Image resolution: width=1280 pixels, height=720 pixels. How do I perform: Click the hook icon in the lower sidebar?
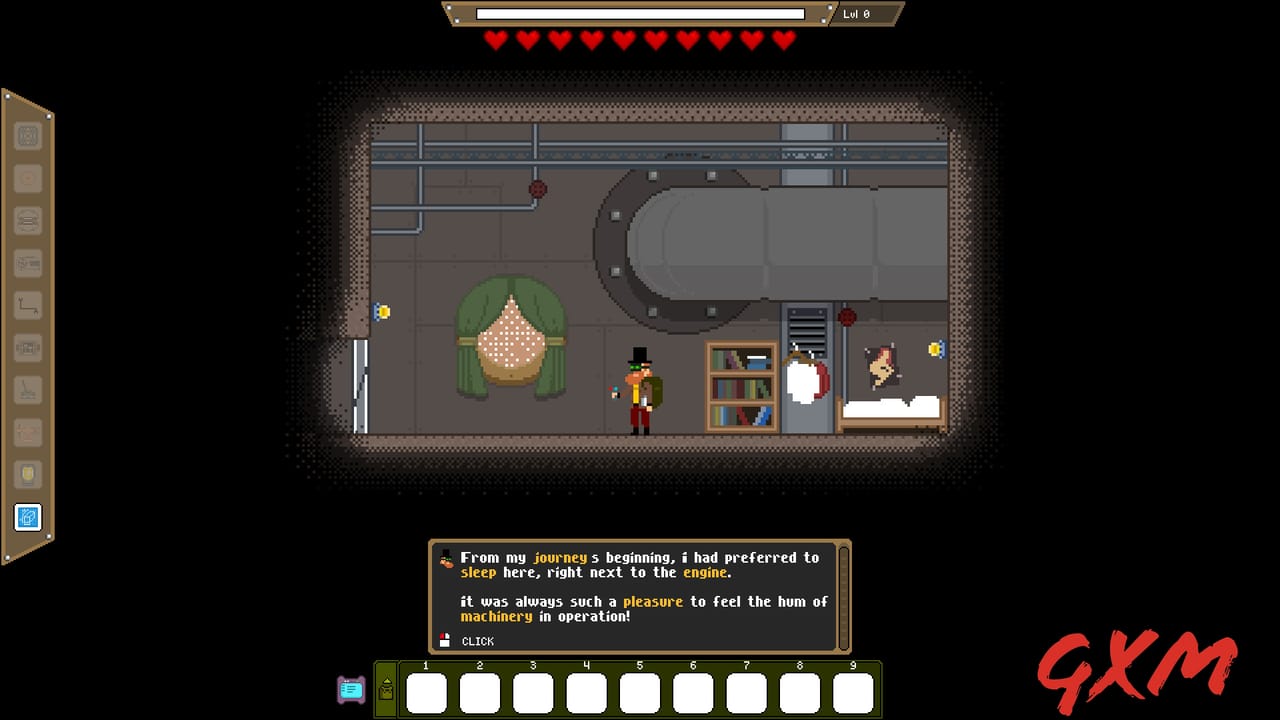coord(27,433)
